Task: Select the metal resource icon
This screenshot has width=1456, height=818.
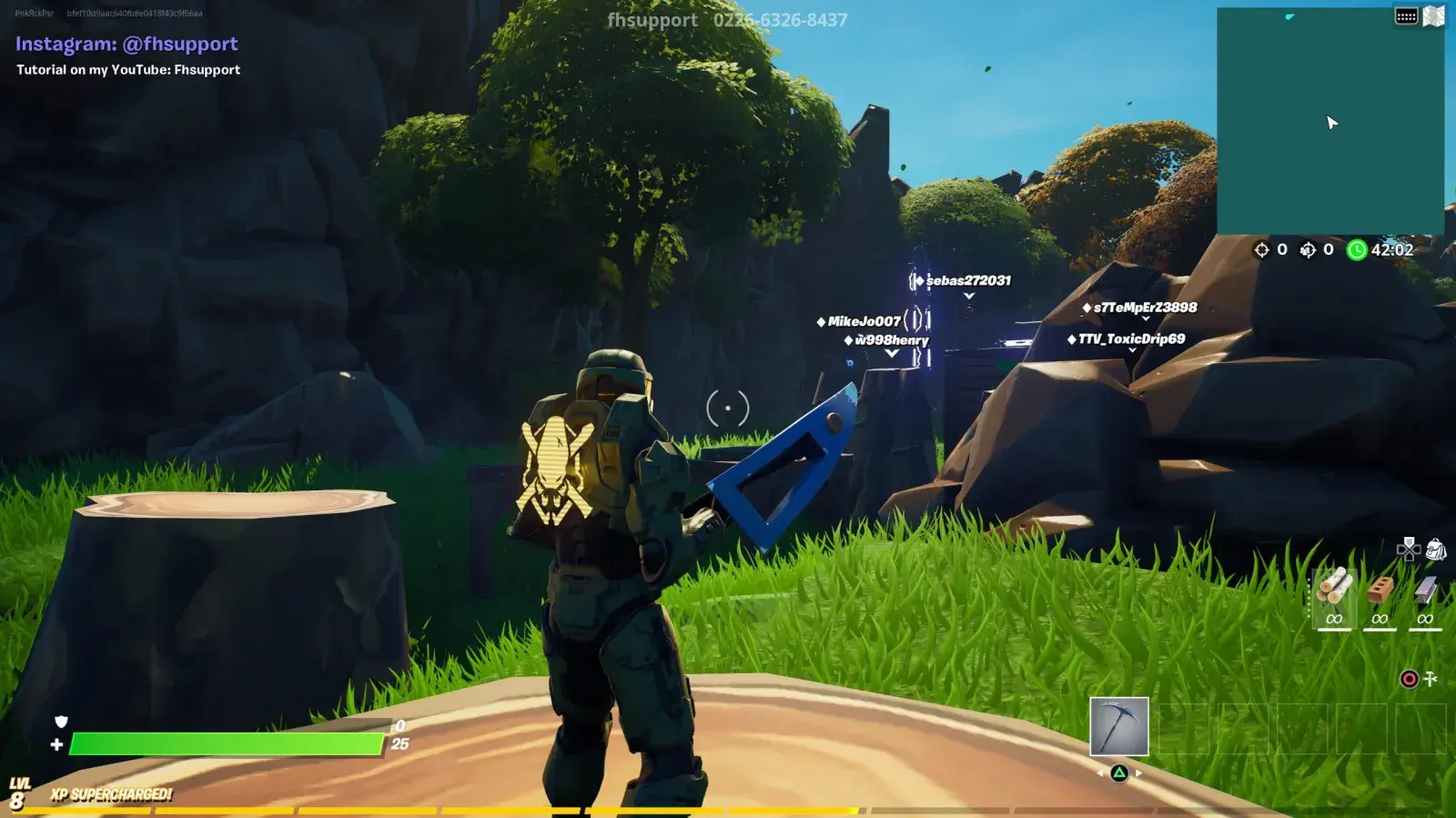Action: [1425, 590]
